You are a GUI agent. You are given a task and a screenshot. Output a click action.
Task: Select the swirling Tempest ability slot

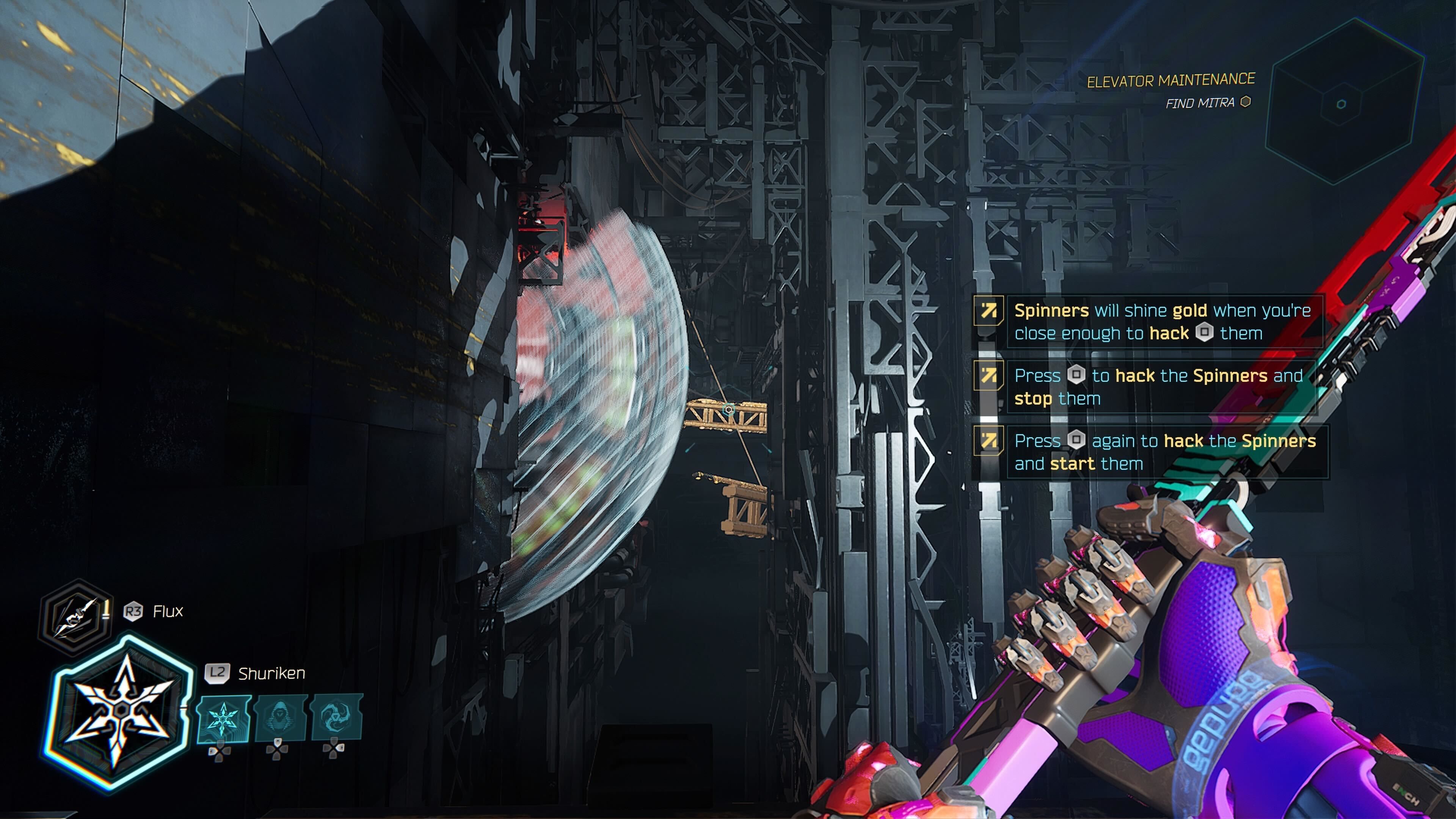tap(337, 718)
